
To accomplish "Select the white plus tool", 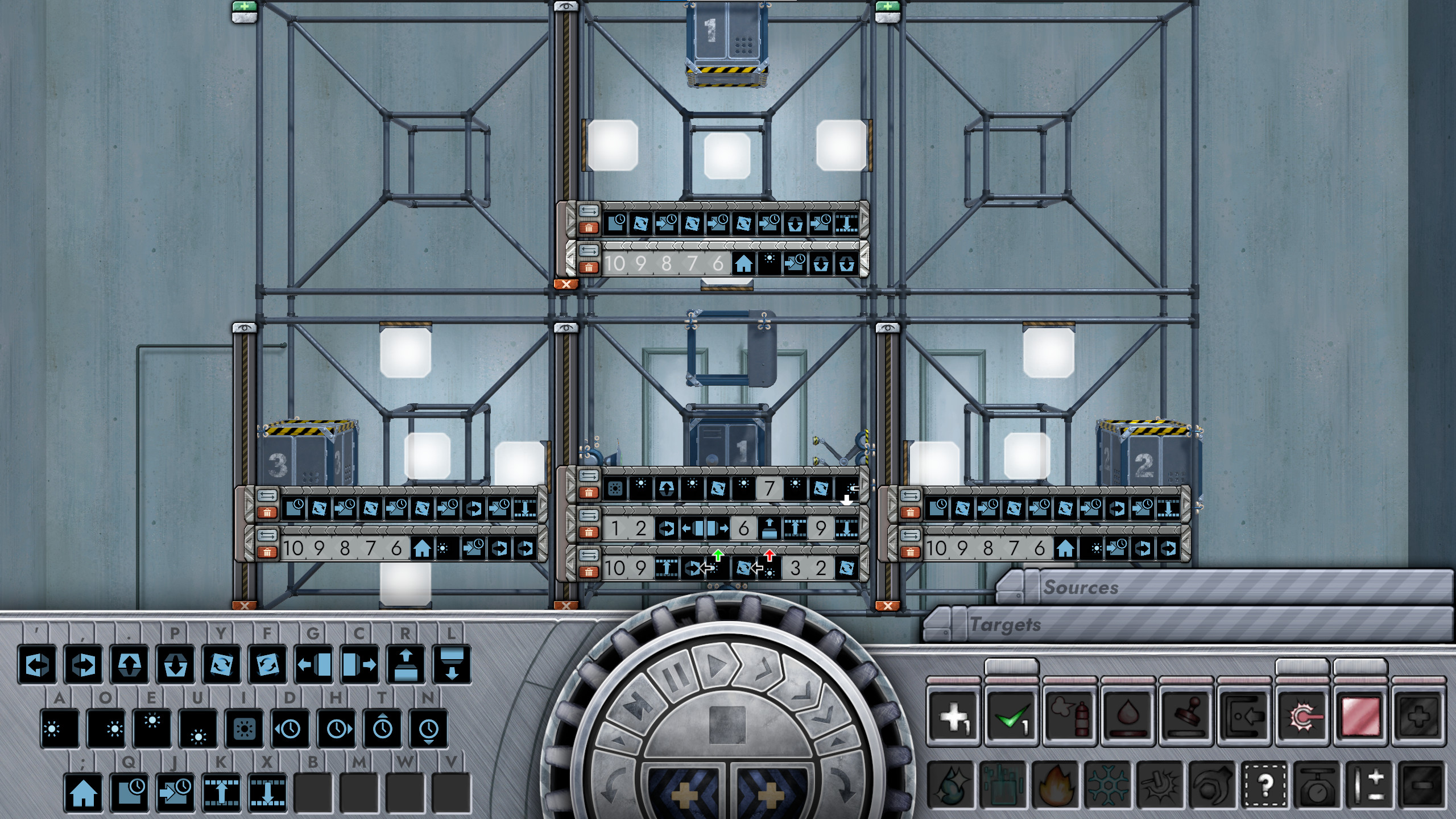I will 954,715.
